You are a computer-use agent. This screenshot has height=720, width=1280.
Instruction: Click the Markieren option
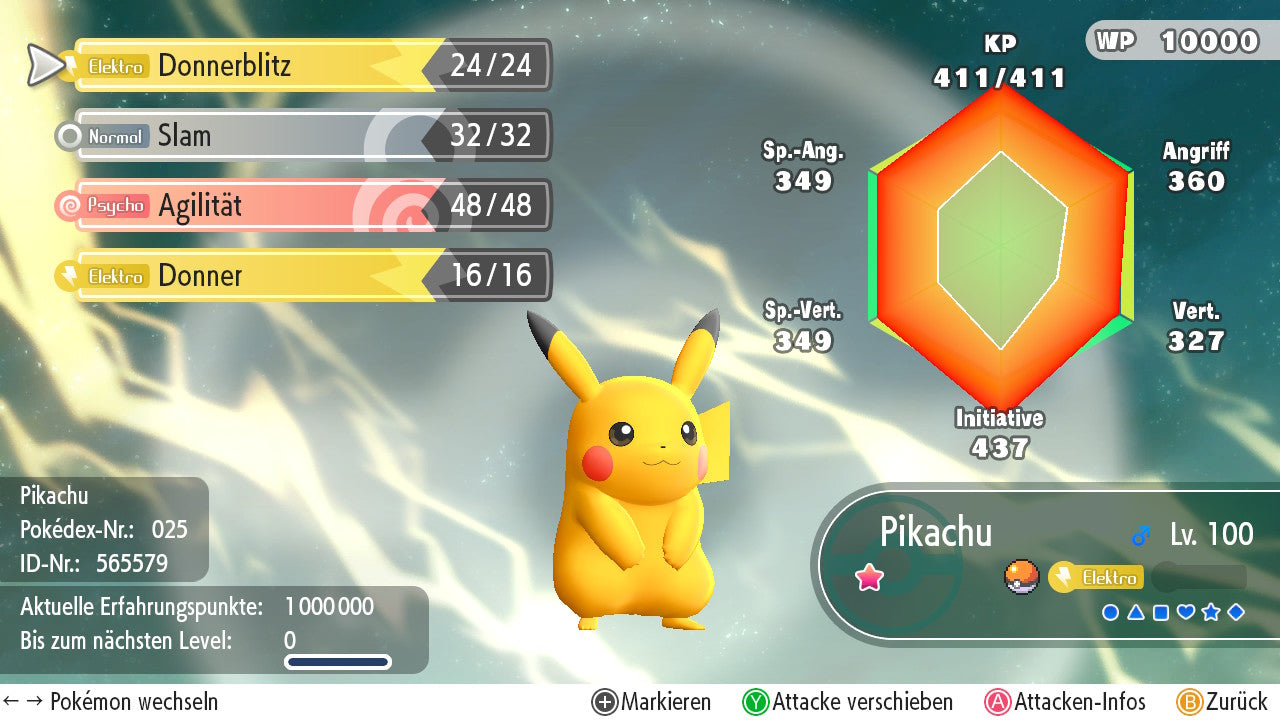coord(652,702)
